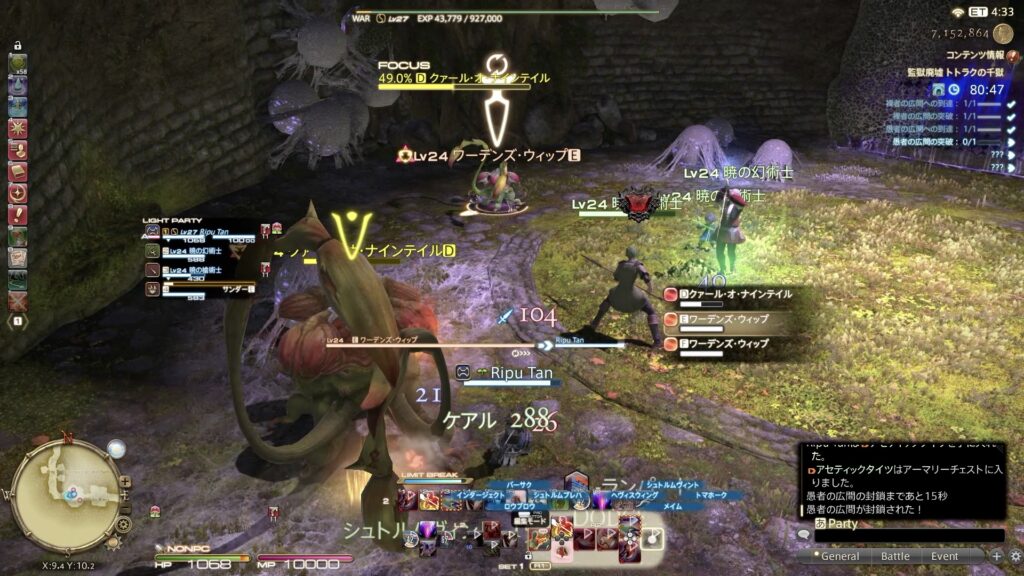Zoom in the minimap with plus button
The height and width of the screenshot is (576, 1024).
tap(124, 483)
